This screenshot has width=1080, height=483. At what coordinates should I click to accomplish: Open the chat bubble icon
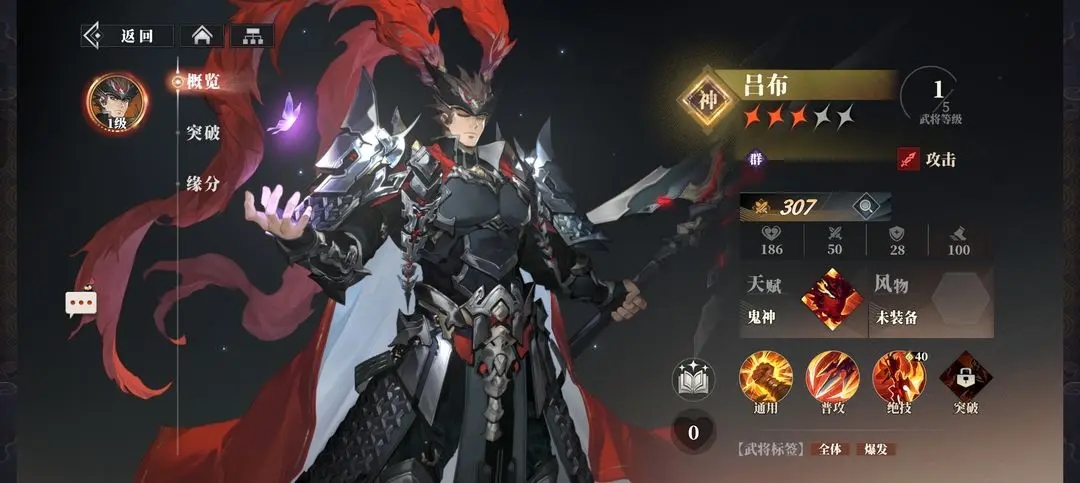pos(81,303)
